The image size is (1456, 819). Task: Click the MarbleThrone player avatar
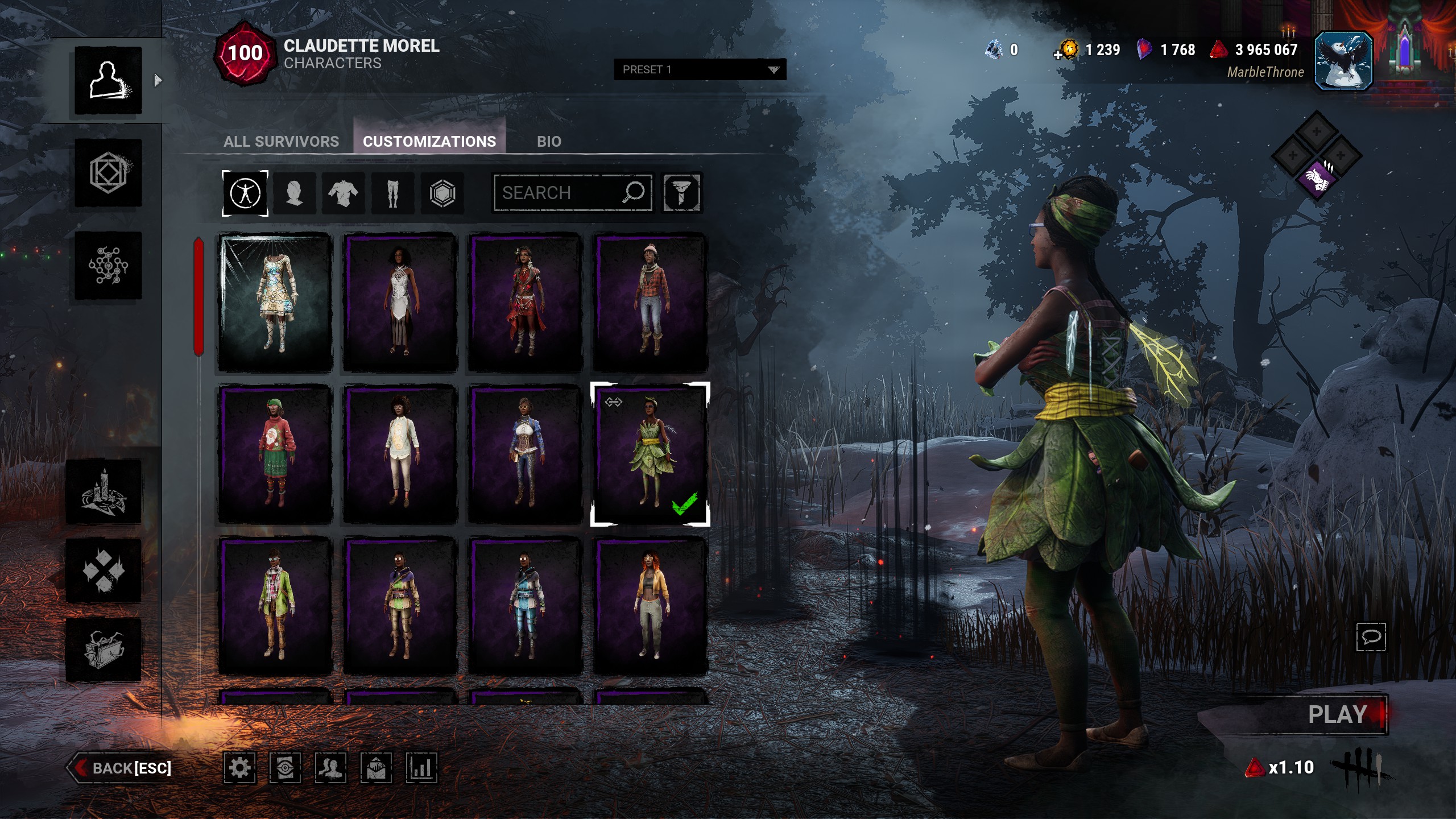pyautogui.click(x=1343, y=61)
